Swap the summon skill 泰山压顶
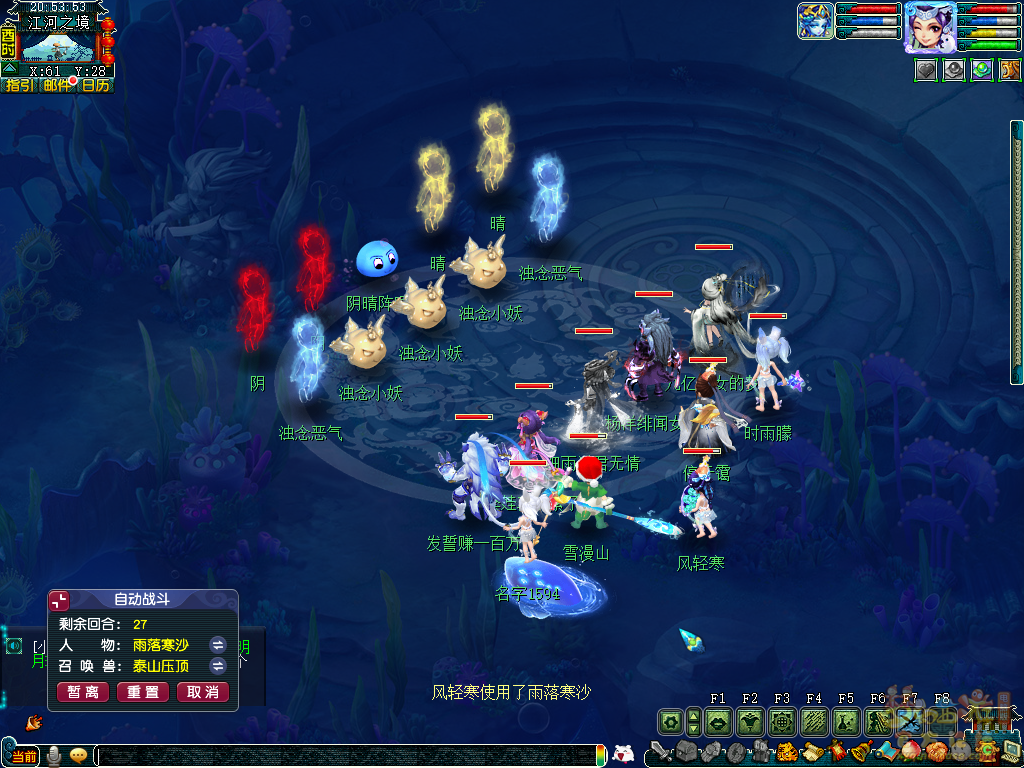The height and width of the screenshot is (768, 1024). [x=218, y=666]
